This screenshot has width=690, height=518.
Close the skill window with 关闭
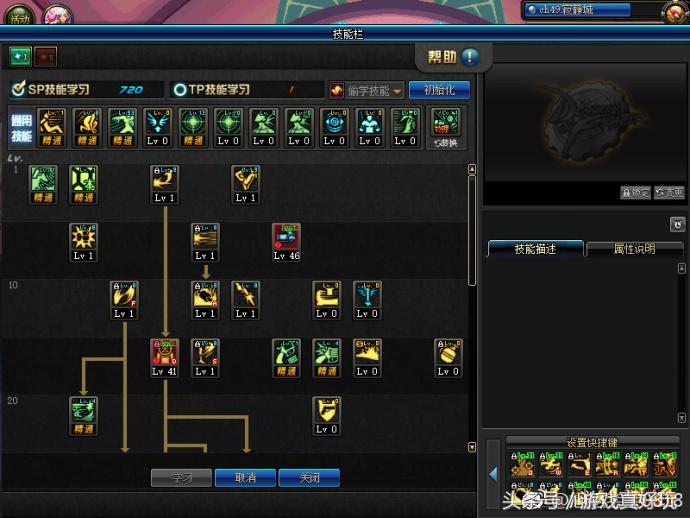tap(309, 478)
